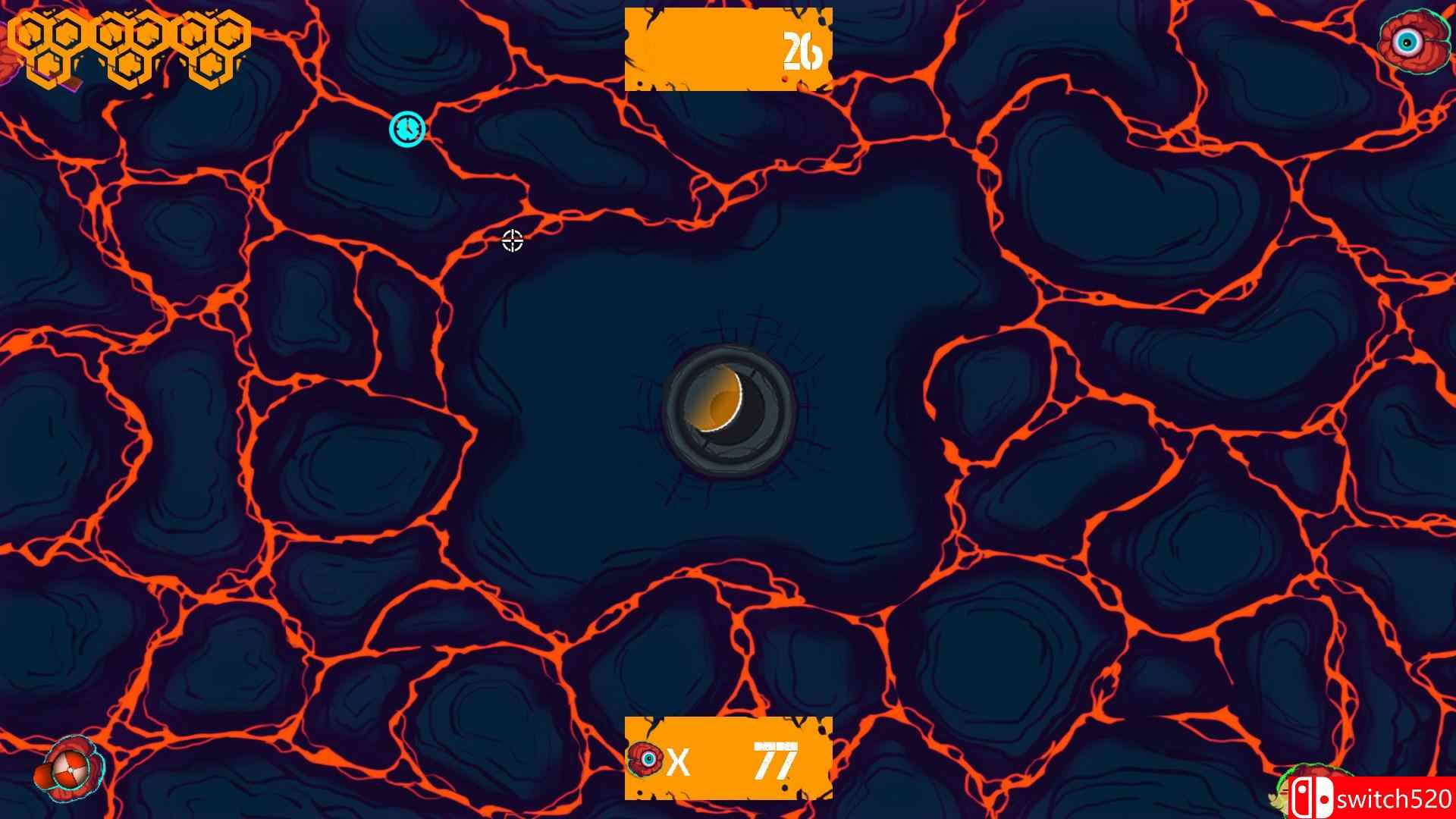Click the honeycomb health indicator top-left
Viewport: 1456px width, 819px height.
click(129, 45)
